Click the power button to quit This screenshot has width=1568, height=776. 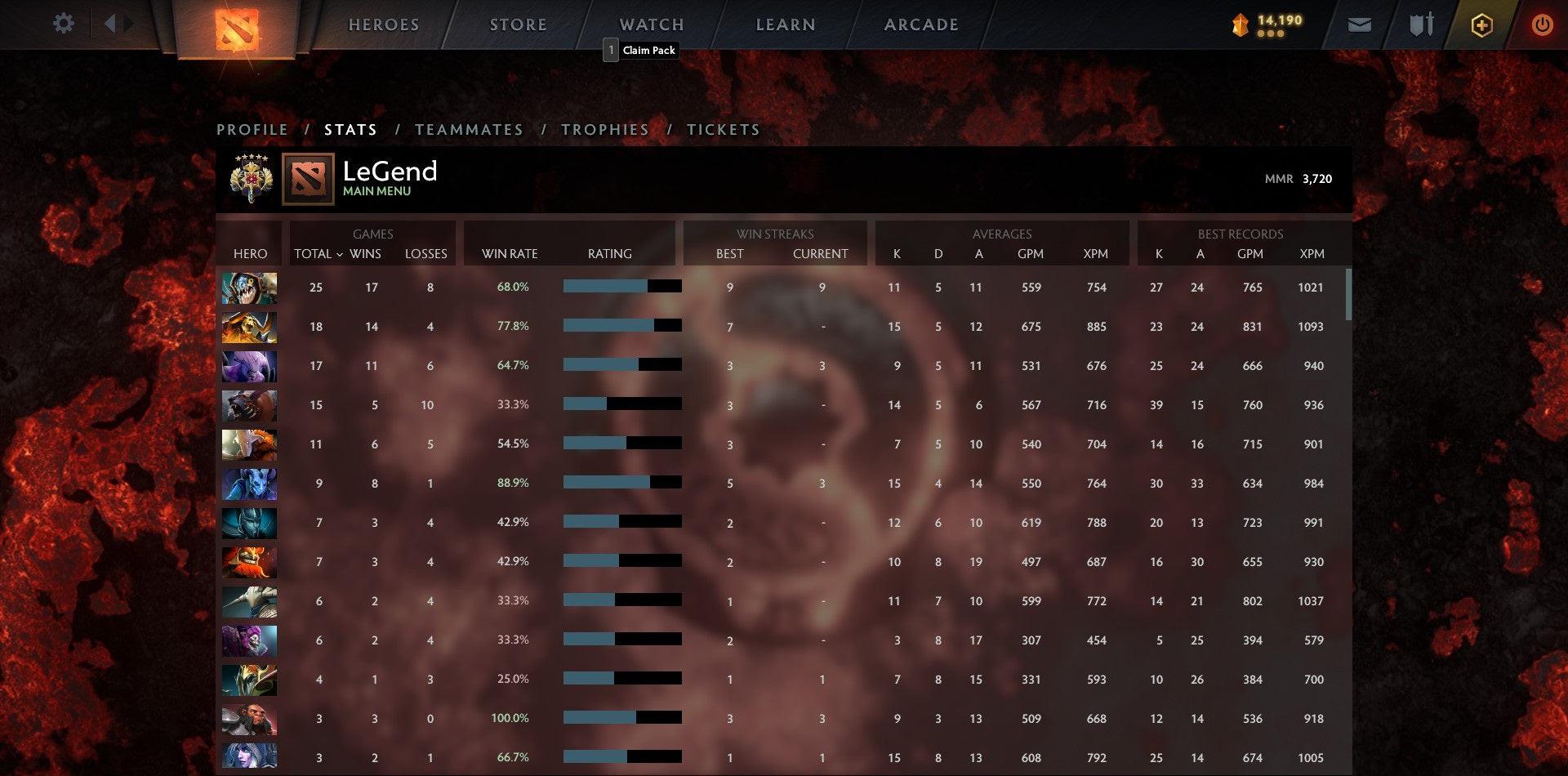(x=1543, y=25)
